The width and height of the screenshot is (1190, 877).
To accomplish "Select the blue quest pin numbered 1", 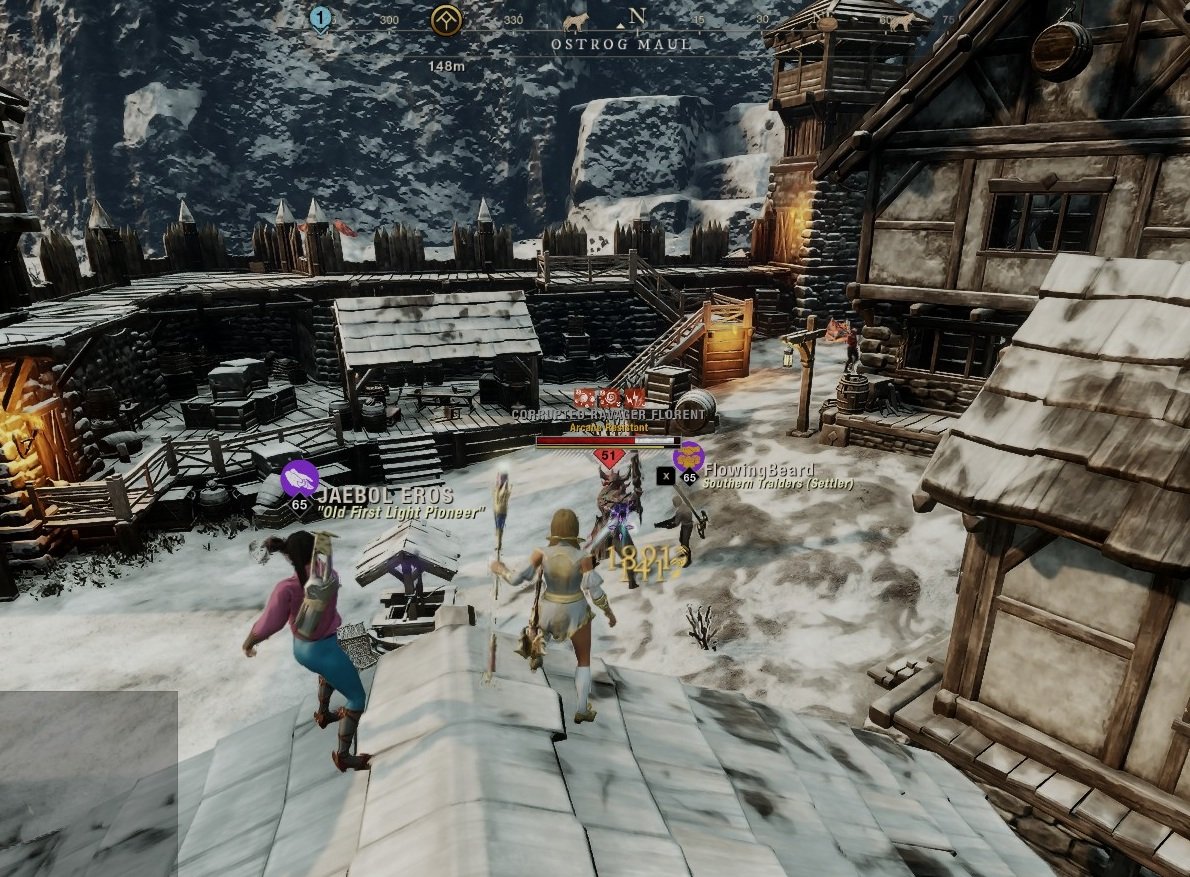I will tap(320, 18).
